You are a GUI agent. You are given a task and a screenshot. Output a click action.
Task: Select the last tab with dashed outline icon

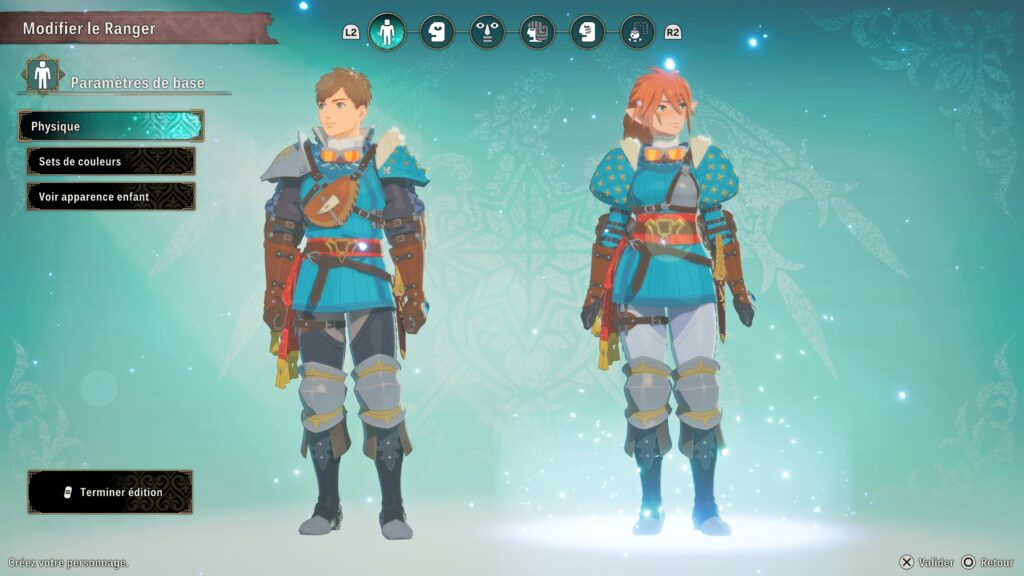pyautogui.click(x=637, y=32)
